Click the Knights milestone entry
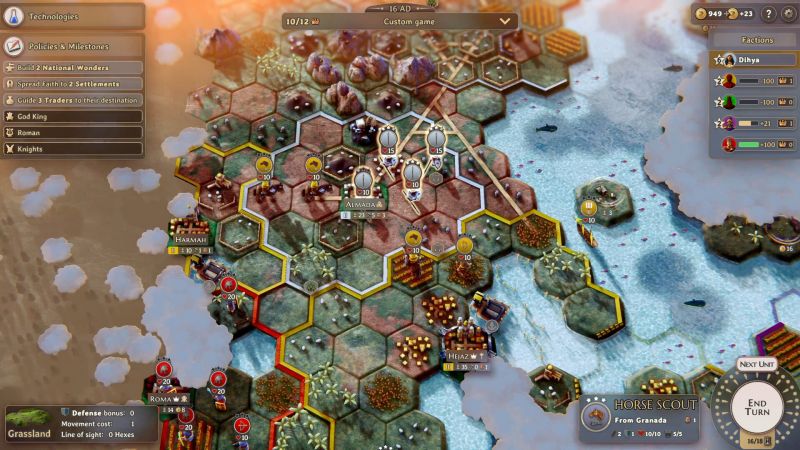800x450 pixels. point(72,149)
